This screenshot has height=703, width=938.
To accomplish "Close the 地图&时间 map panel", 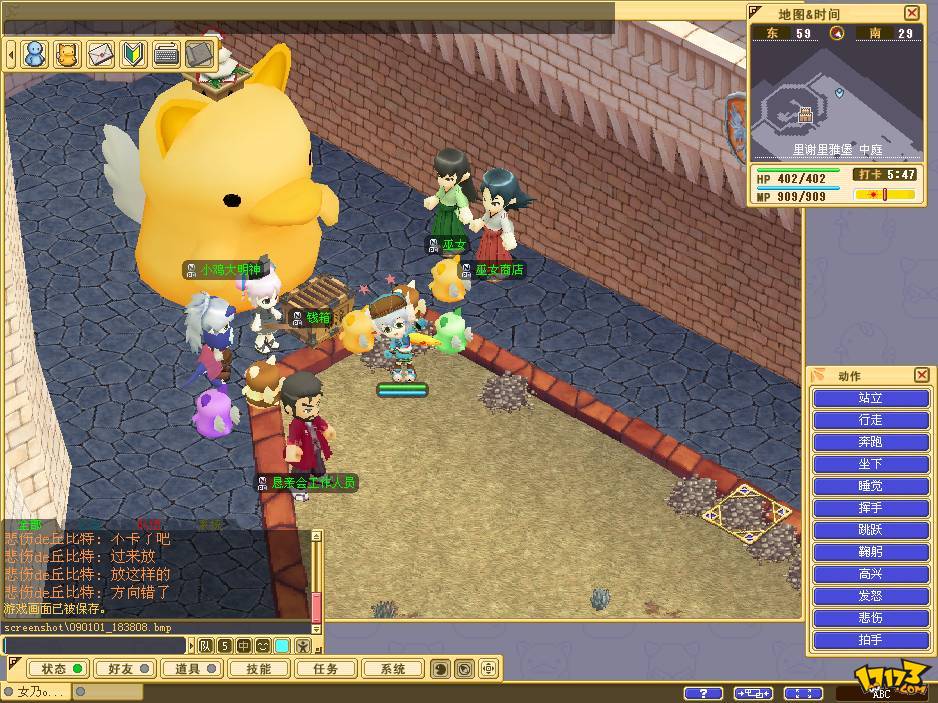I will point(911,13).
